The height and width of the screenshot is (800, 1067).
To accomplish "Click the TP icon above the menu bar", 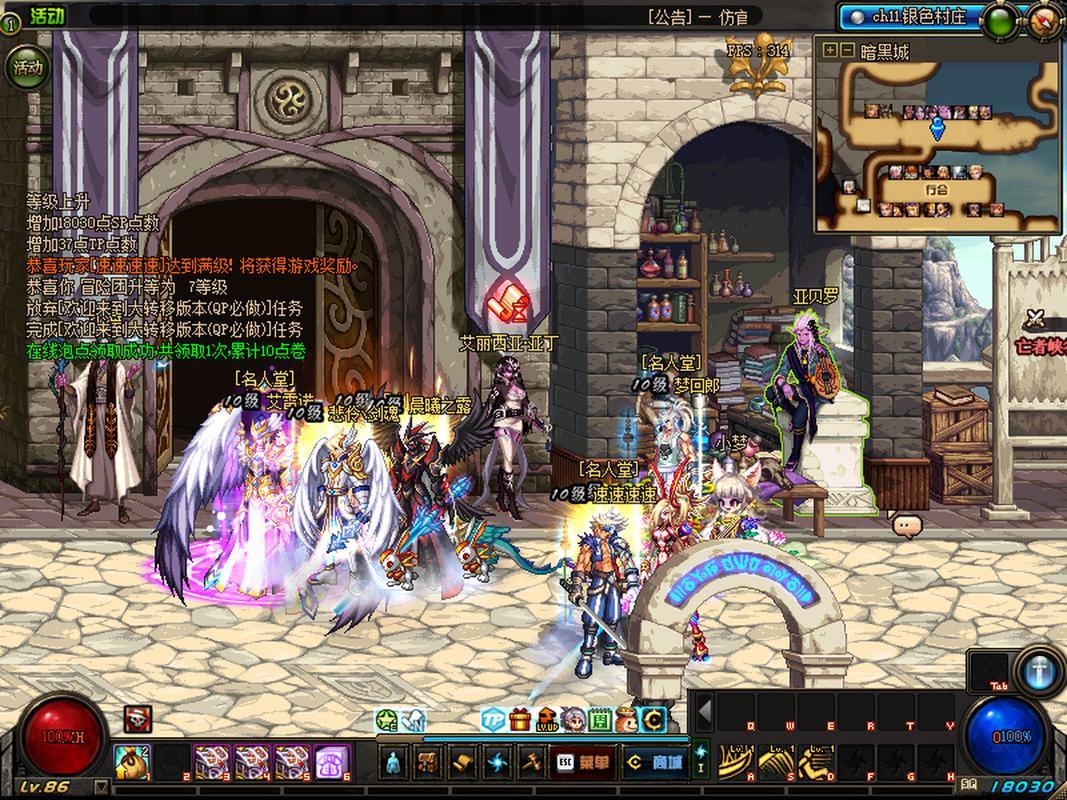I will coord(491,719).
